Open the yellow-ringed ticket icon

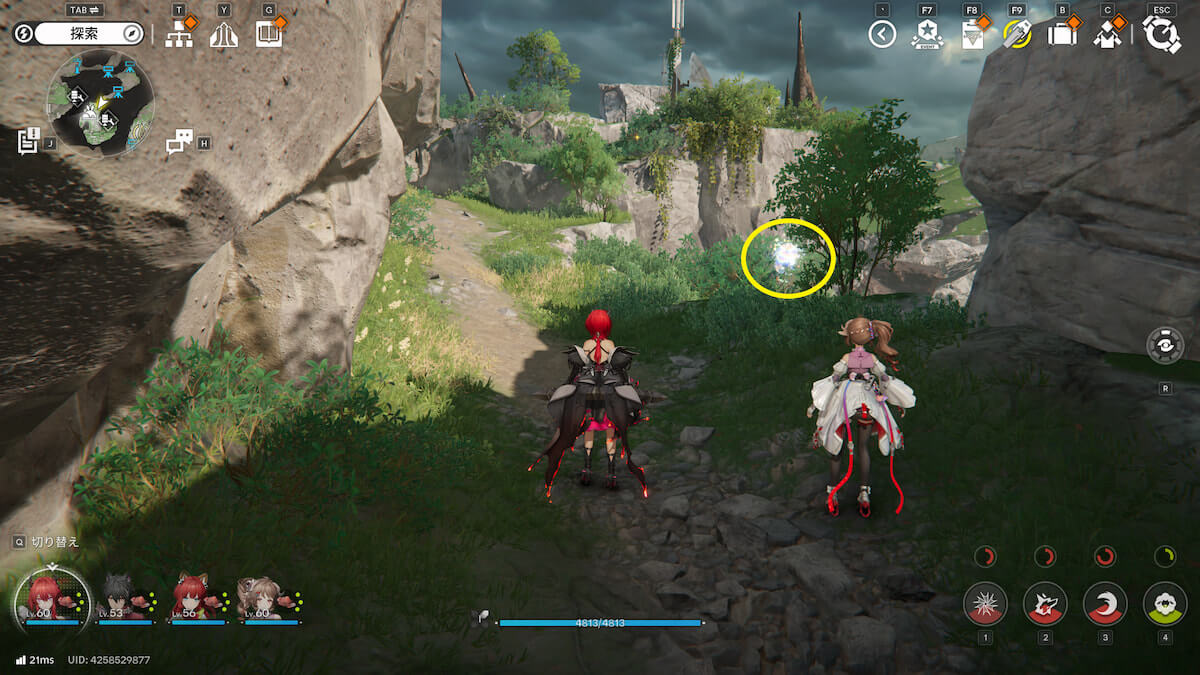point(1016,35)
